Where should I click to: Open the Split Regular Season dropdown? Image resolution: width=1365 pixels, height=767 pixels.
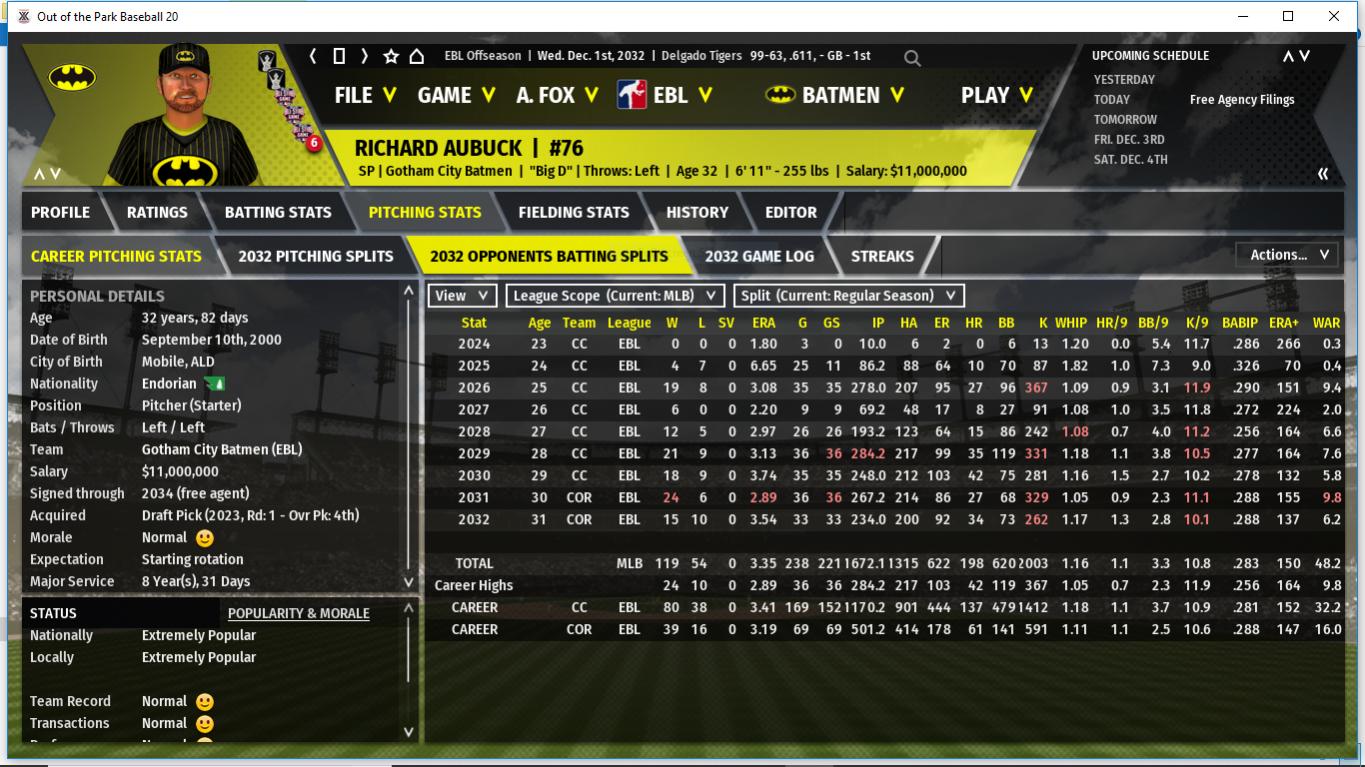click(849, 296)
